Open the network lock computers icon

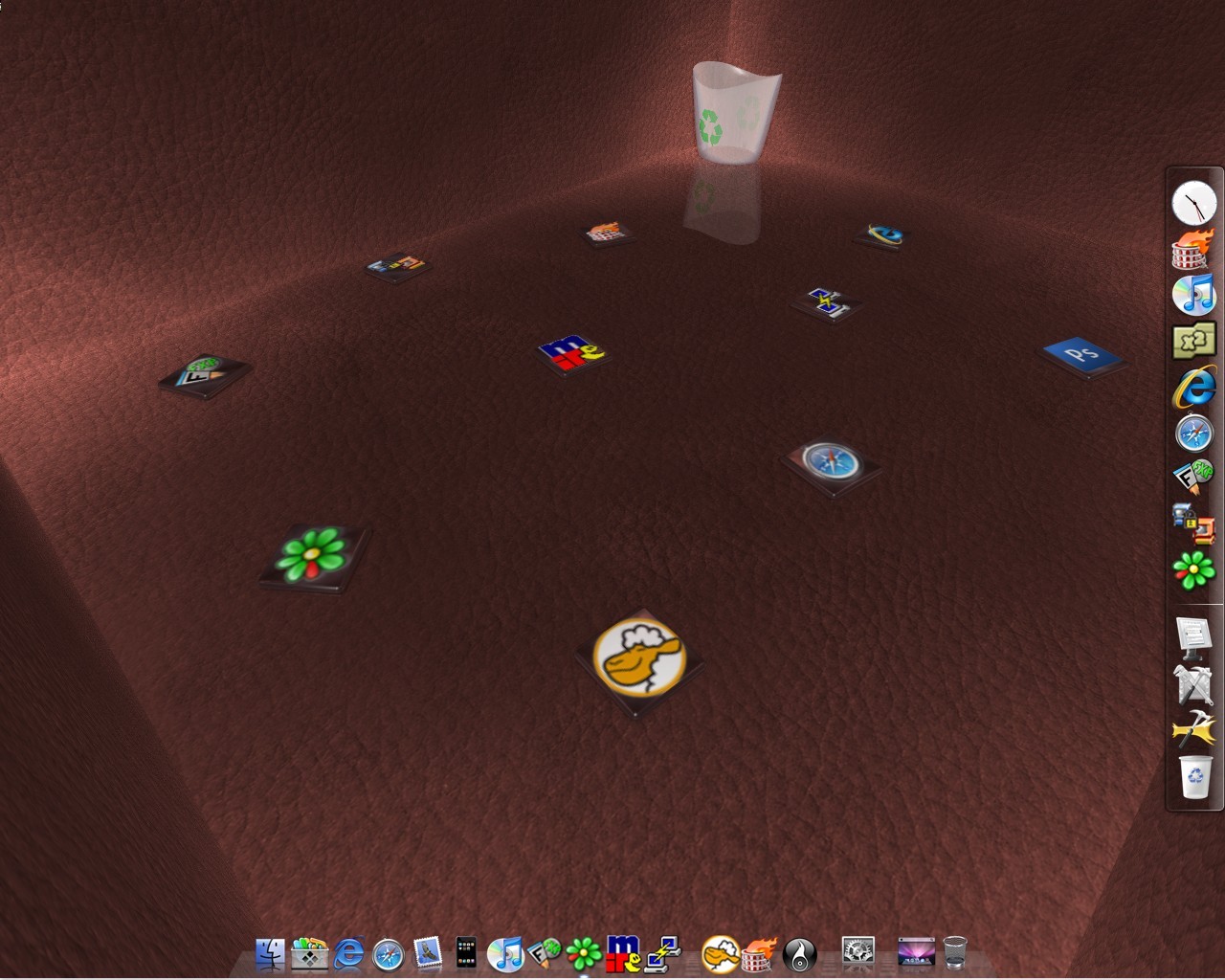click(1193, 523)
